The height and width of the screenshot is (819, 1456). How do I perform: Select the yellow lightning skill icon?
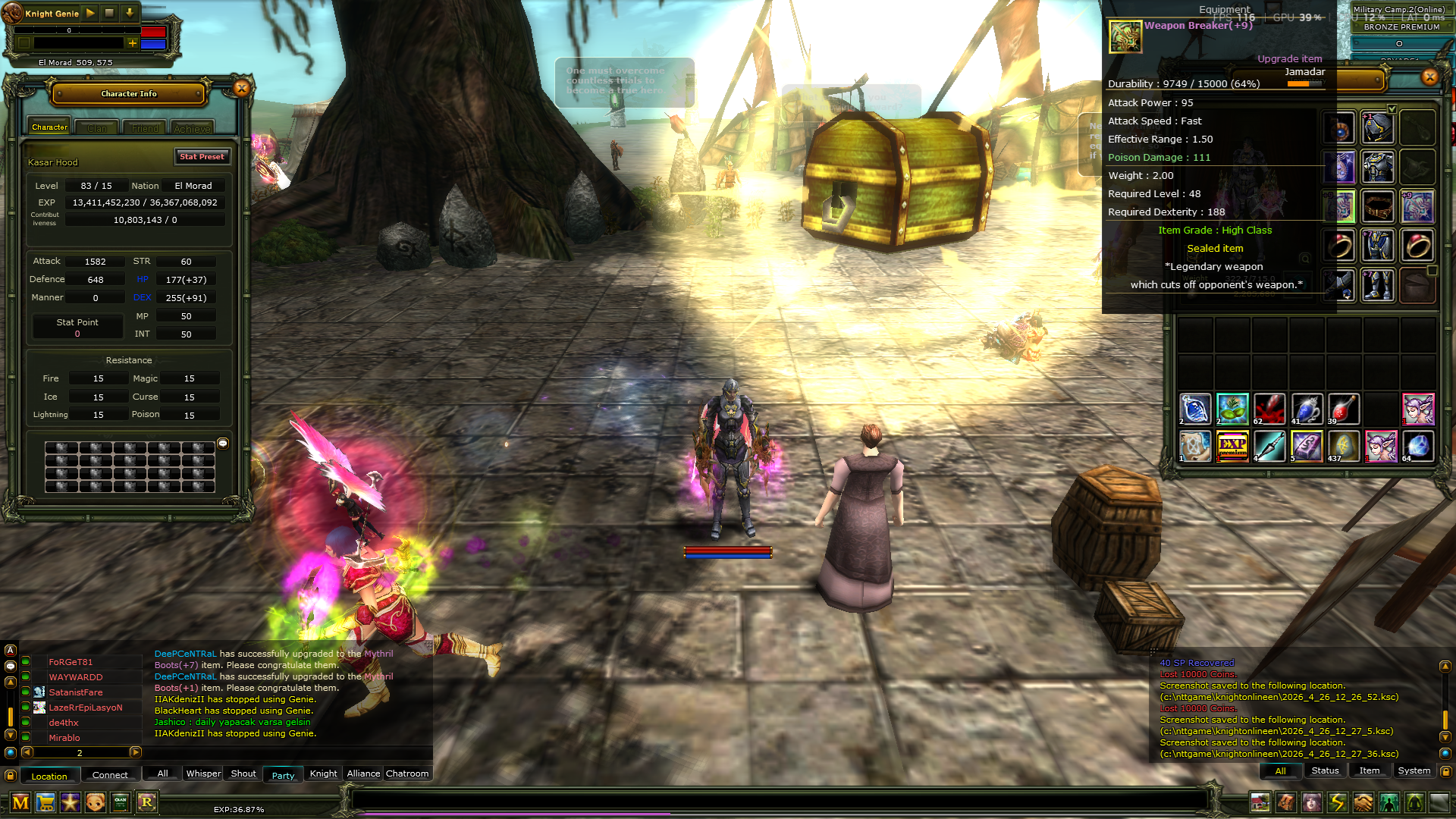1337,802
